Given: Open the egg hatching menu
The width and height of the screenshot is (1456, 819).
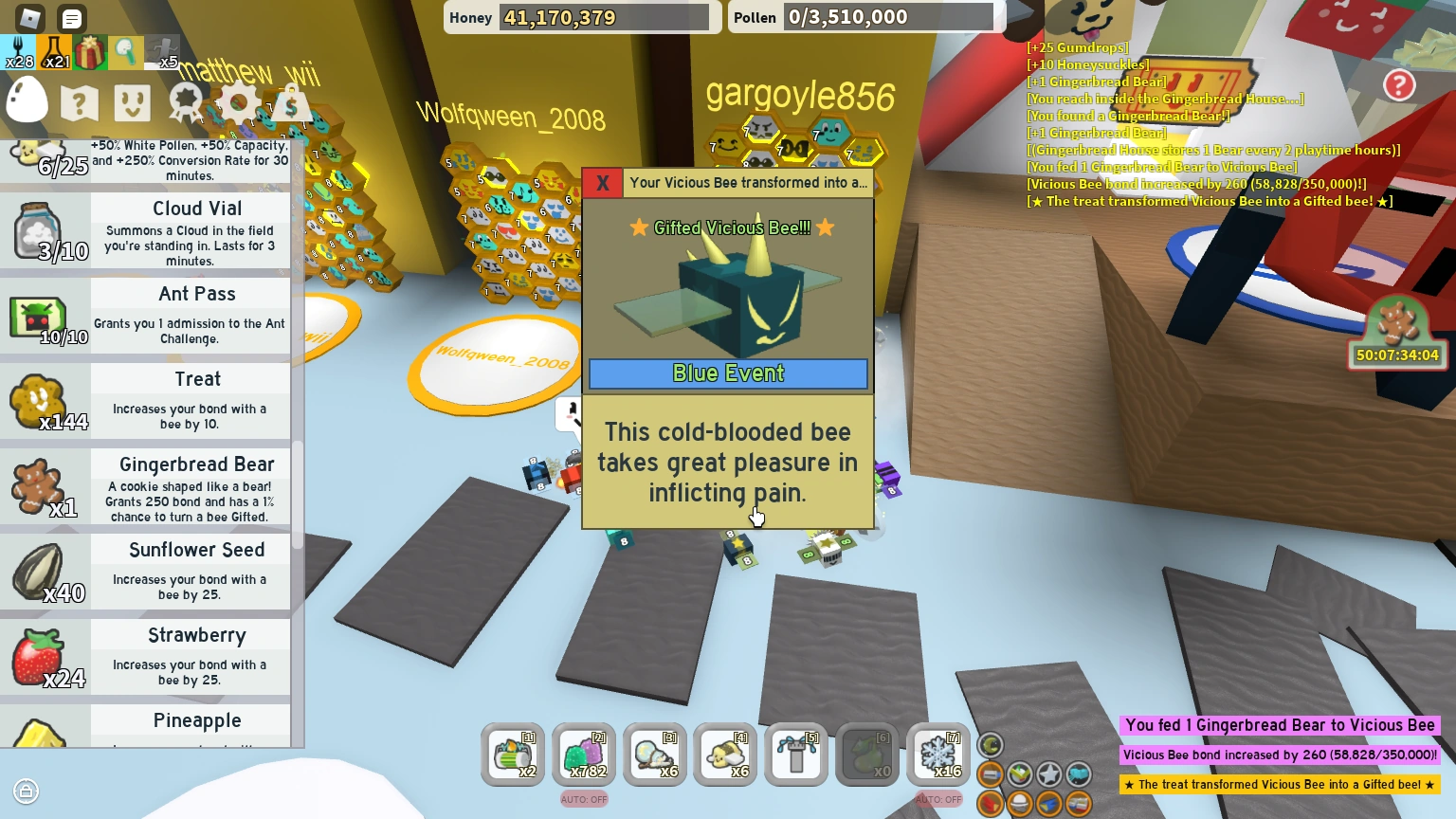Looking at the screenshot, I should 26,99.
